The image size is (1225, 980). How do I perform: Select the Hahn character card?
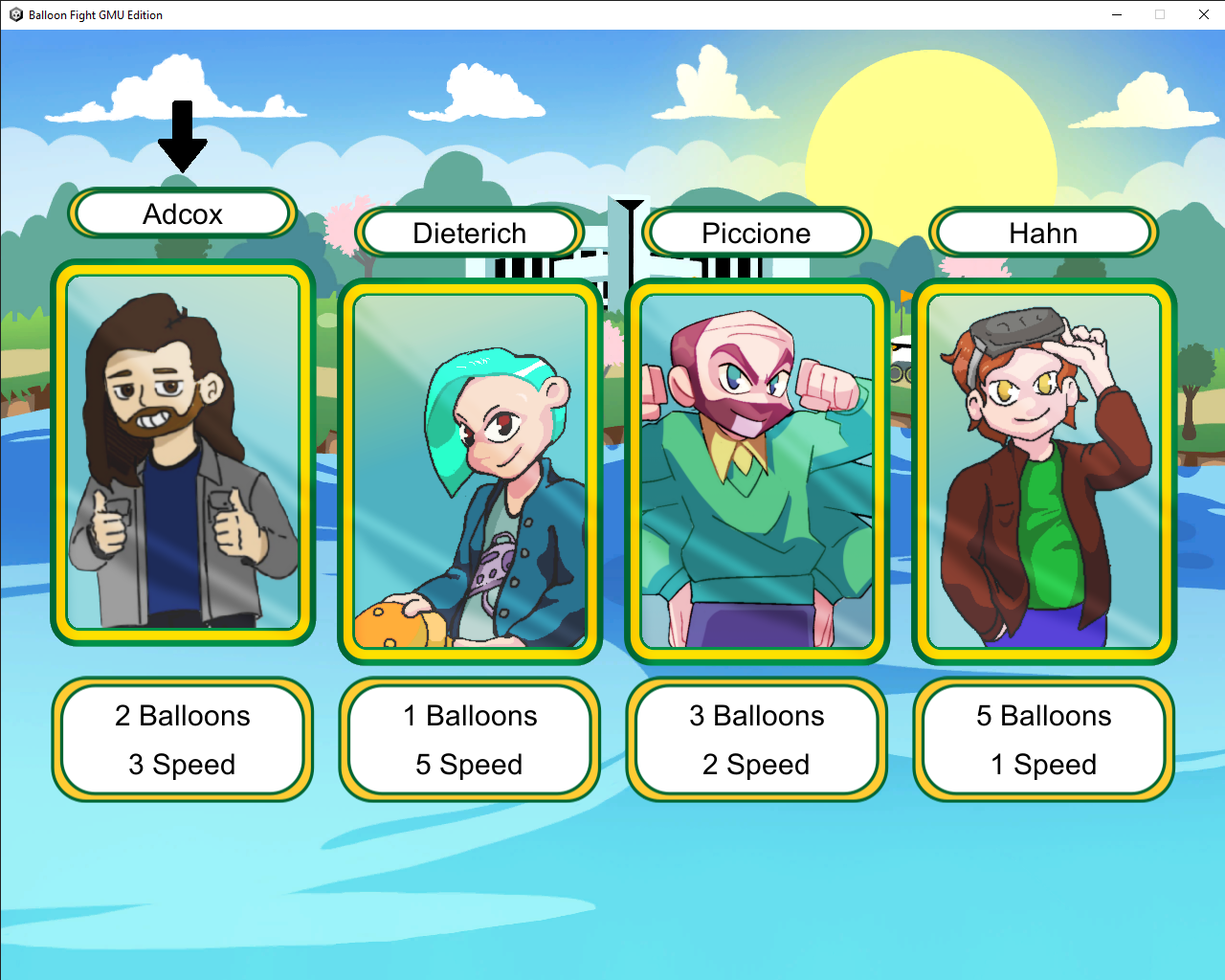click(1044, 472)
